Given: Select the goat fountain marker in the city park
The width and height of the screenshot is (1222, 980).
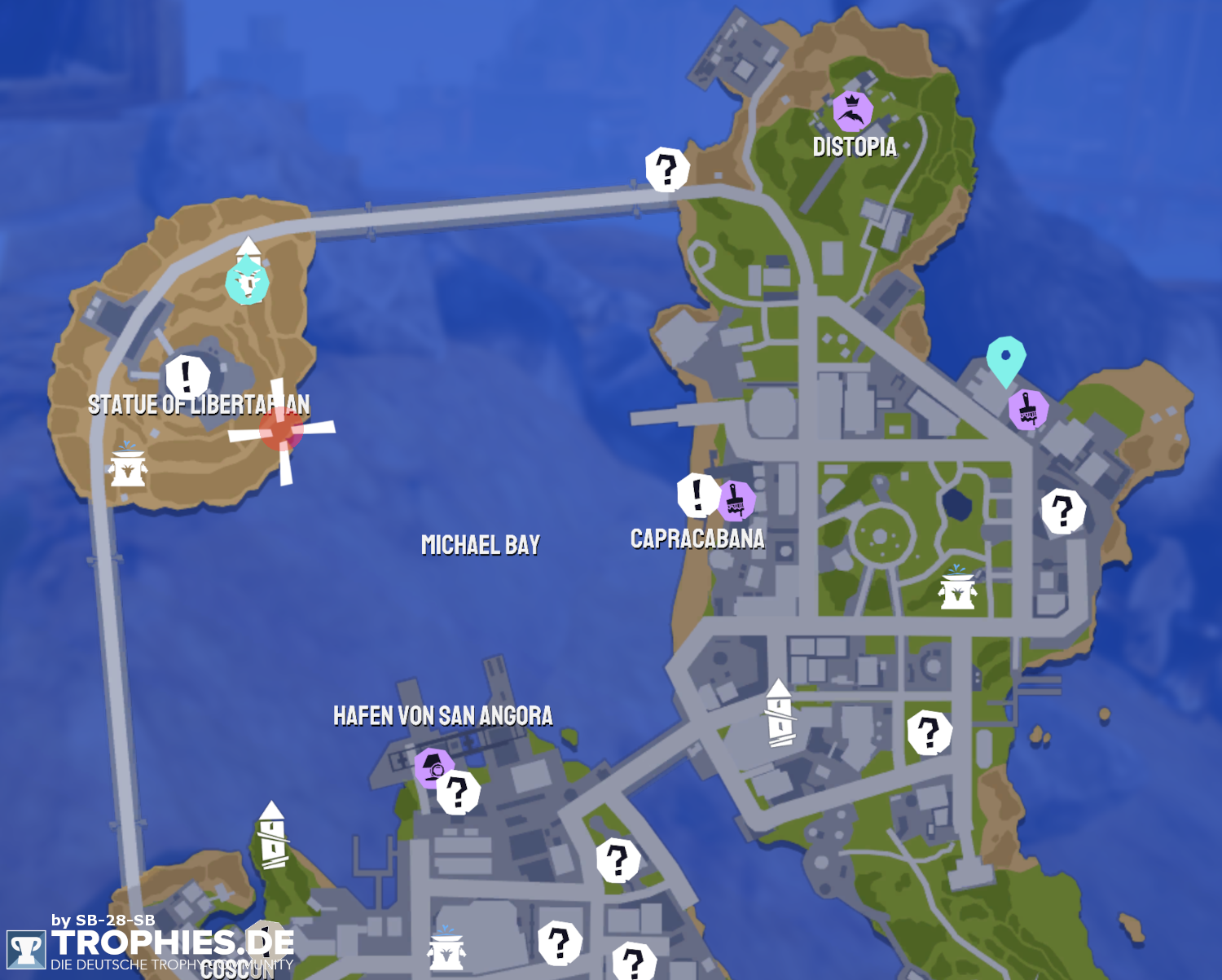Looking at the screenshot, I should pyautogui.click(x=957, y=588).
